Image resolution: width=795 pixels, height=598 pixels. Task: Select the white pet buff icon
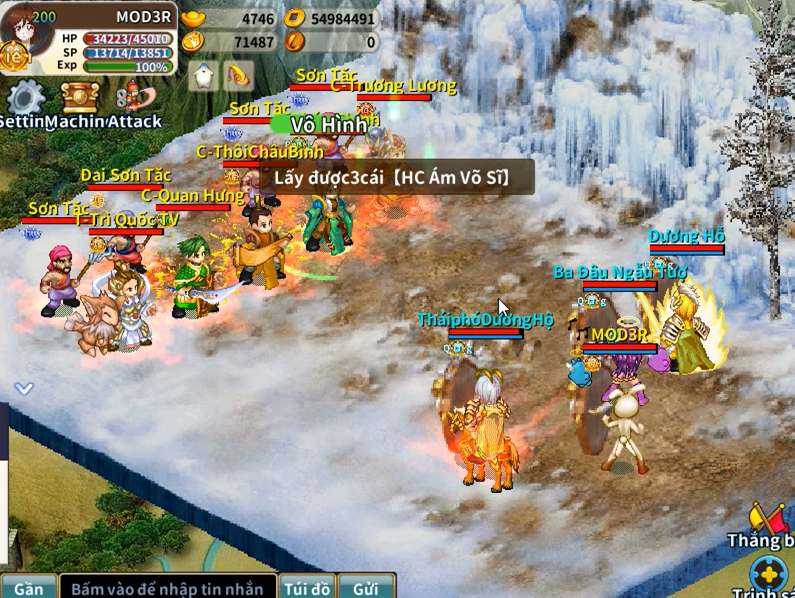click(x=203, y=76)
